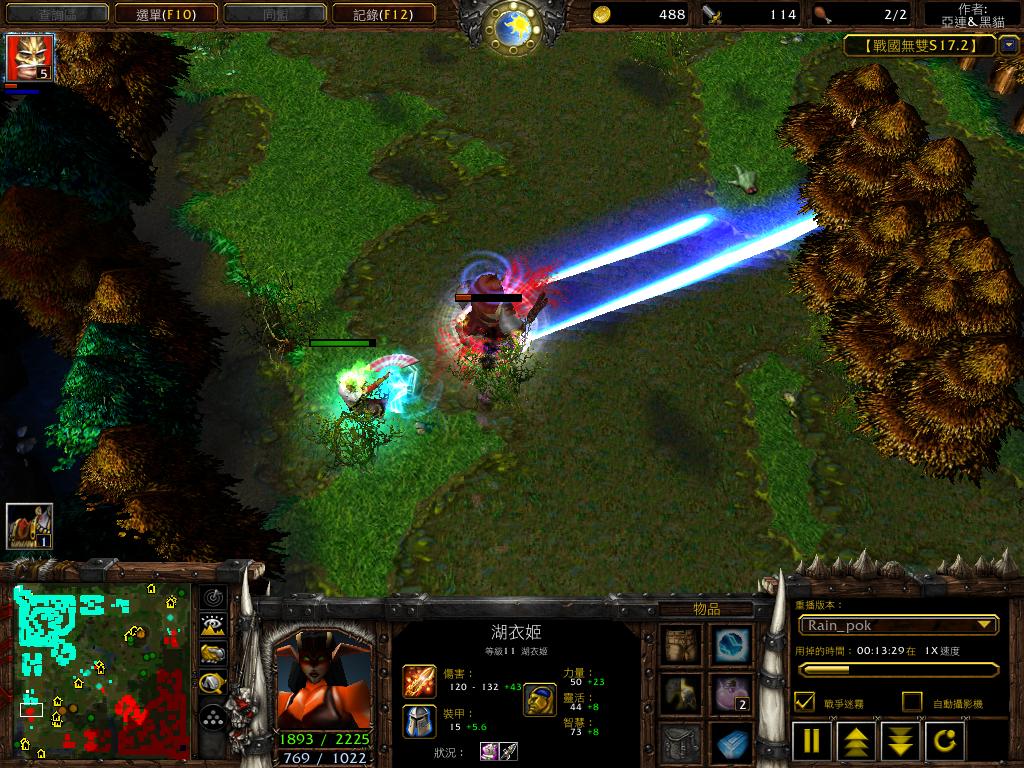This screenshot has width=1024, height=768.
Task: Toggle minimap ally color mode button
Action: pyautogui.click(x=213, y=655)
